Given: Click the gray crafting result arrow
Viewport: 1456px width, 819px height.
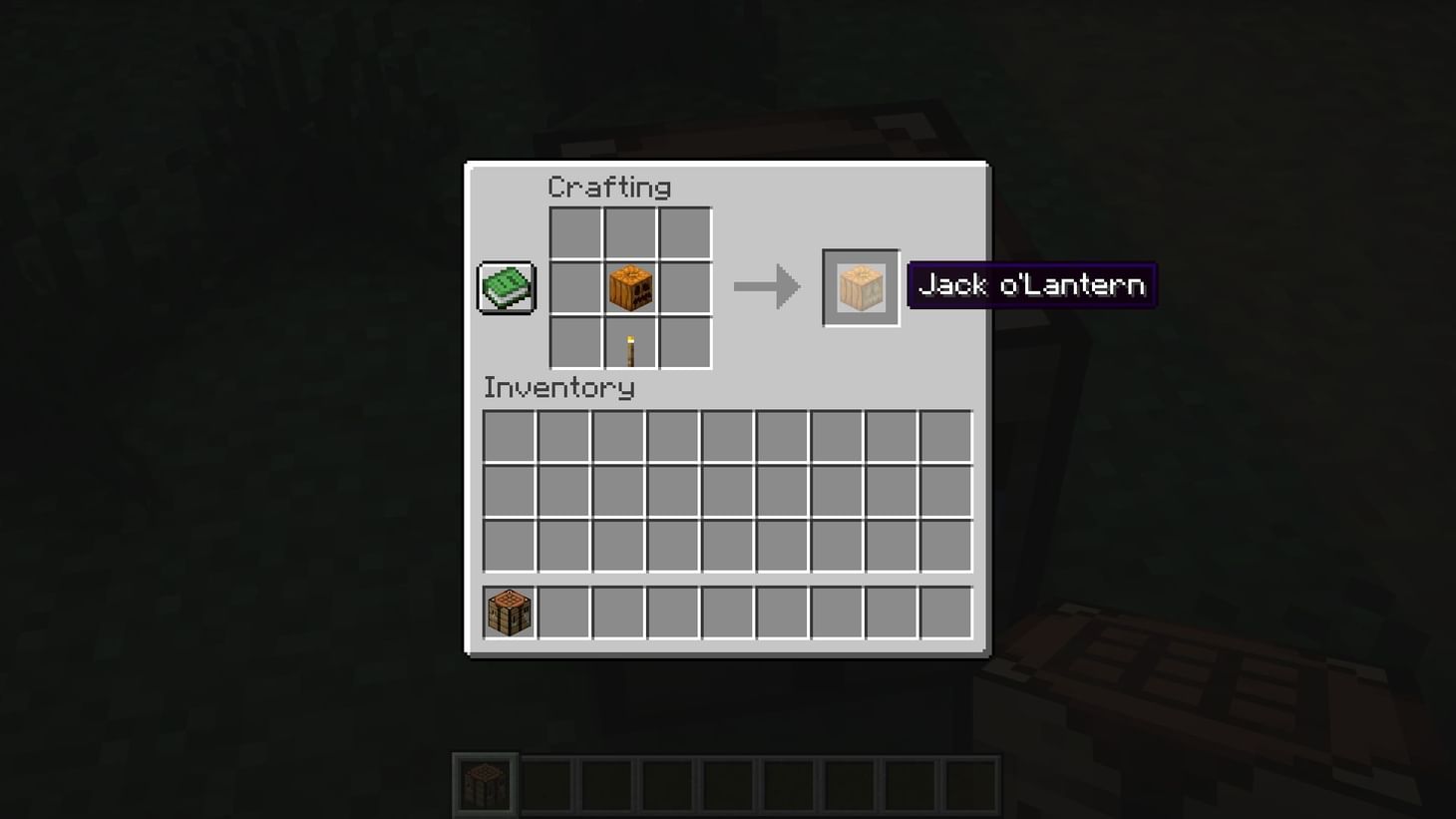Looking at the screenshot, I should 766,286.
